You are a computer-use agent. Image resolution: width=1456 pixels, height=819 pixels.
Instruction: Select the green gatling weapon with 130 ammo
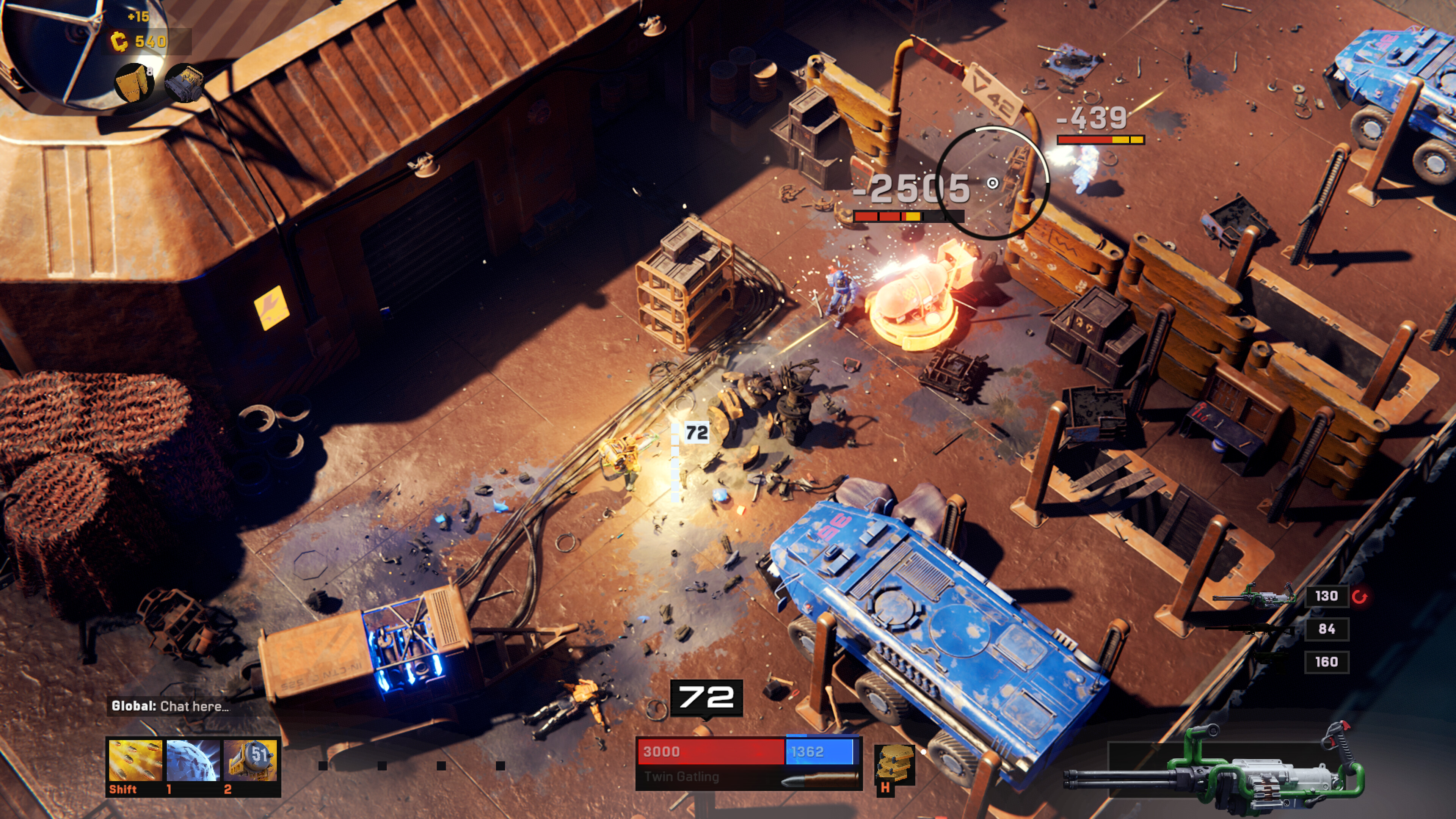(x=1254, y=596)
